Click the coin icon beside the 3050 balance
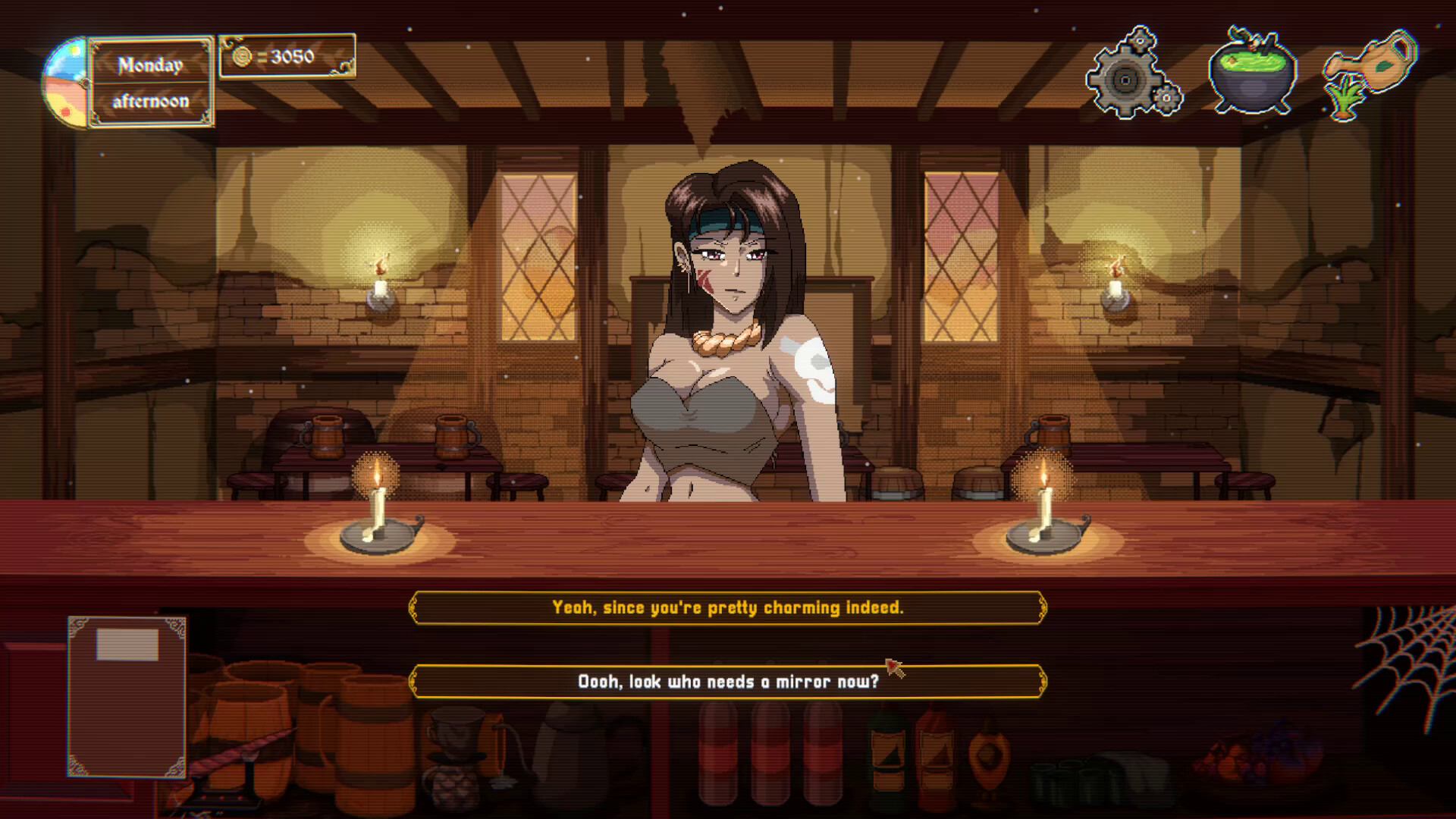This screenshot has width=1456, height=819. pyautogui.click(x=242, y=58)
